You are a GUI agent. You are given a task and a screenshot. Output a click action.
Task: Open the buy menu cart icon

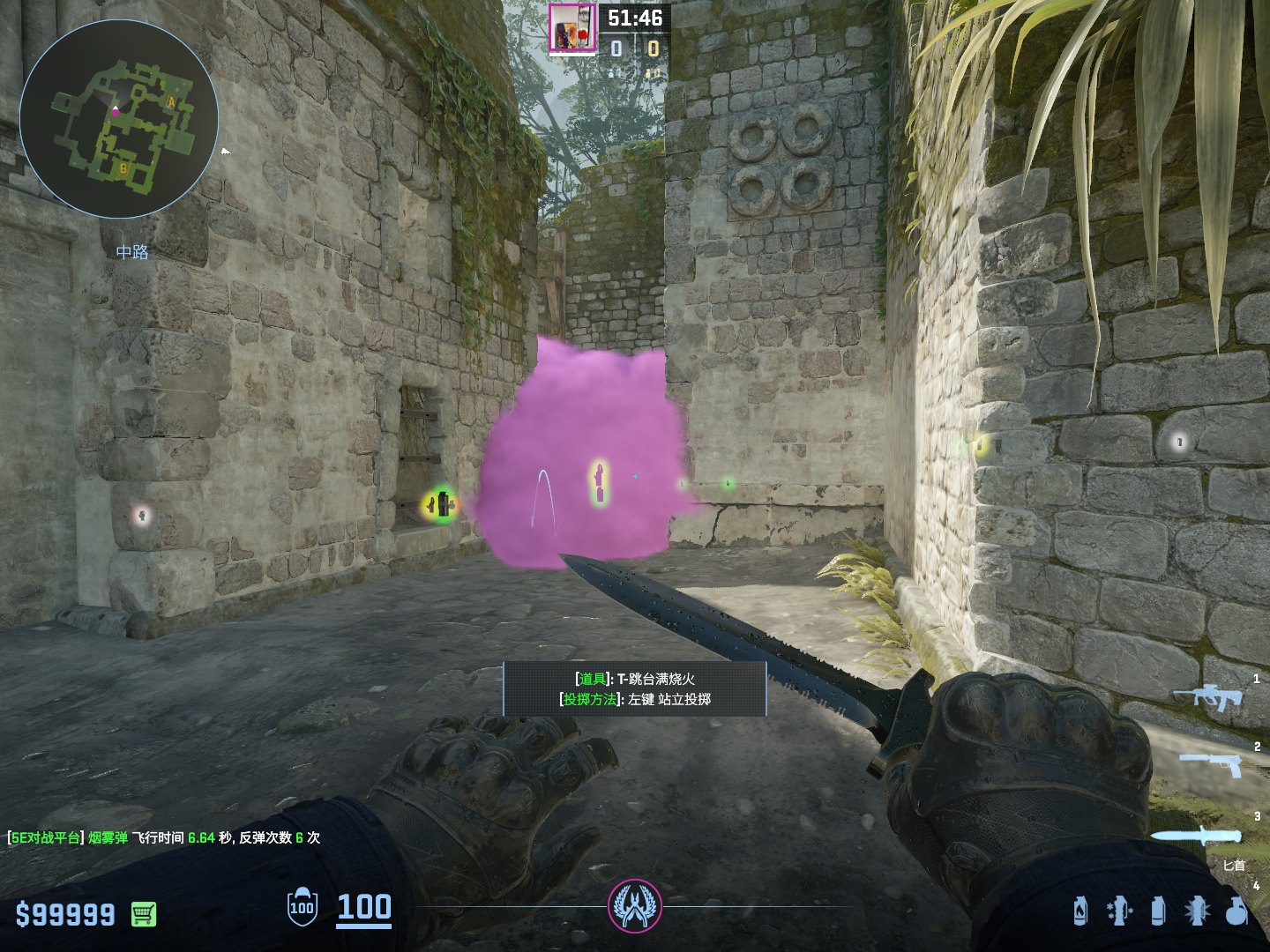tap(144, 914)
